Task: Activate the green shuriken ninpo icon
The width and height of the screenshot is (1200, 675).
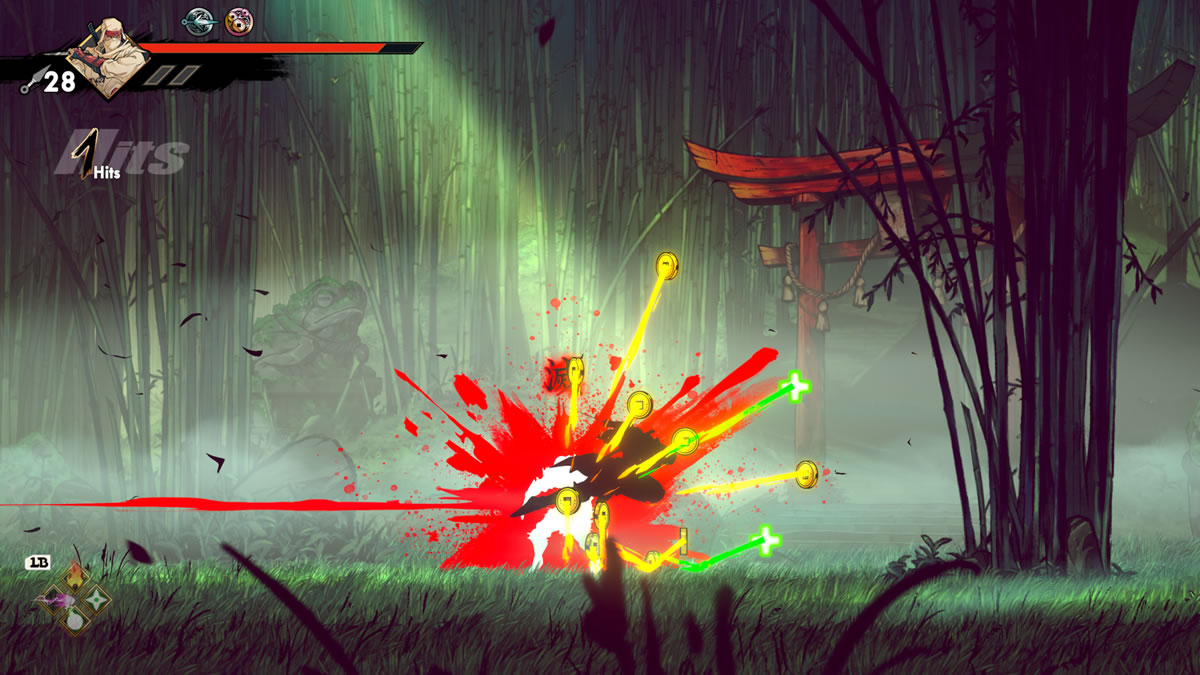Action: [x=96, y=599]
